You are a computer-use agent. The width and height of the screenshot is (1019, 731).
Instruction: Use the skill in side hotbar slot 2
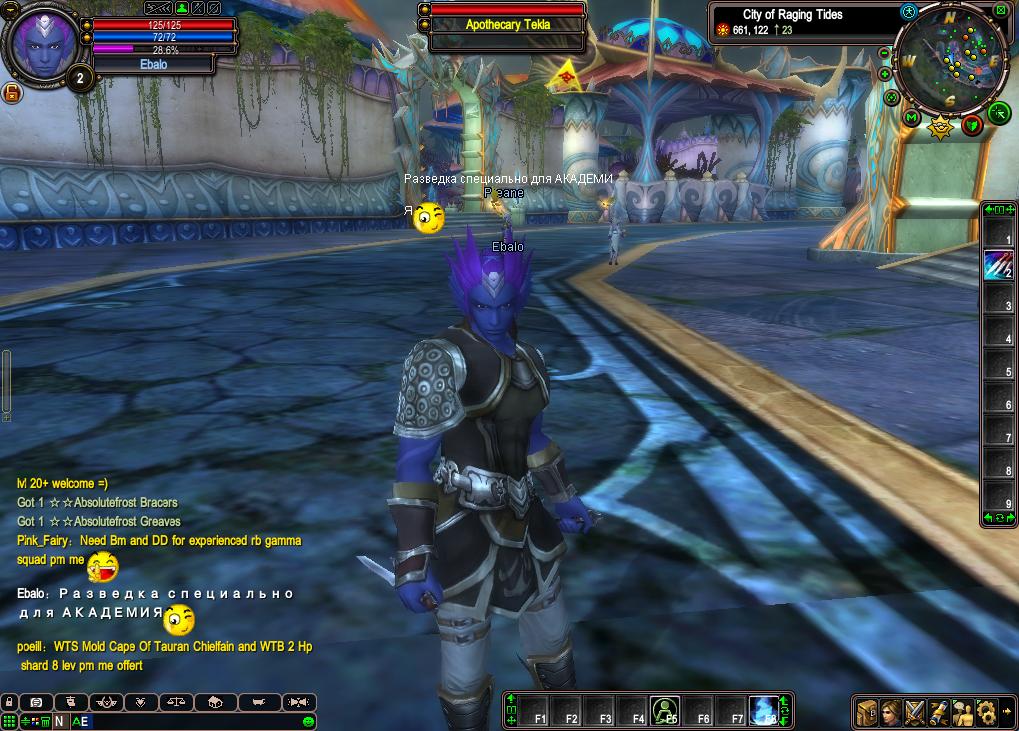[997, 265]
